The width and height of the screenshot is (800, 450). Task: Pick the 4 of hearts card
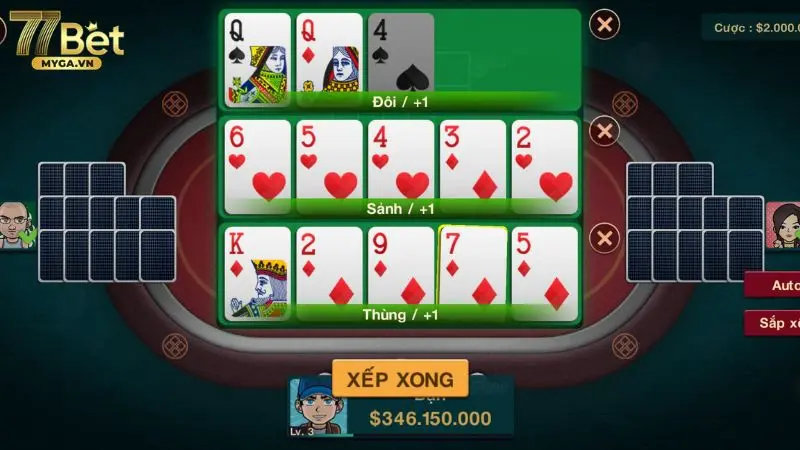401,164
